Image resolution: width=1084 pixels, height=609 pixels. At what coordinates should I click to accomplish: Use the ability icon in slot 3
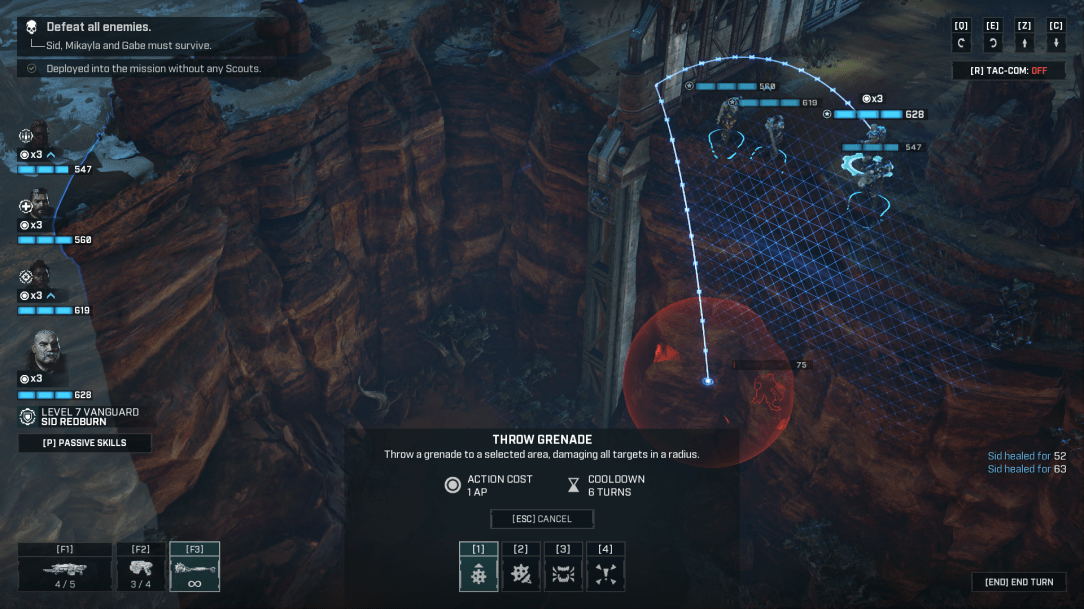(562, 574)
